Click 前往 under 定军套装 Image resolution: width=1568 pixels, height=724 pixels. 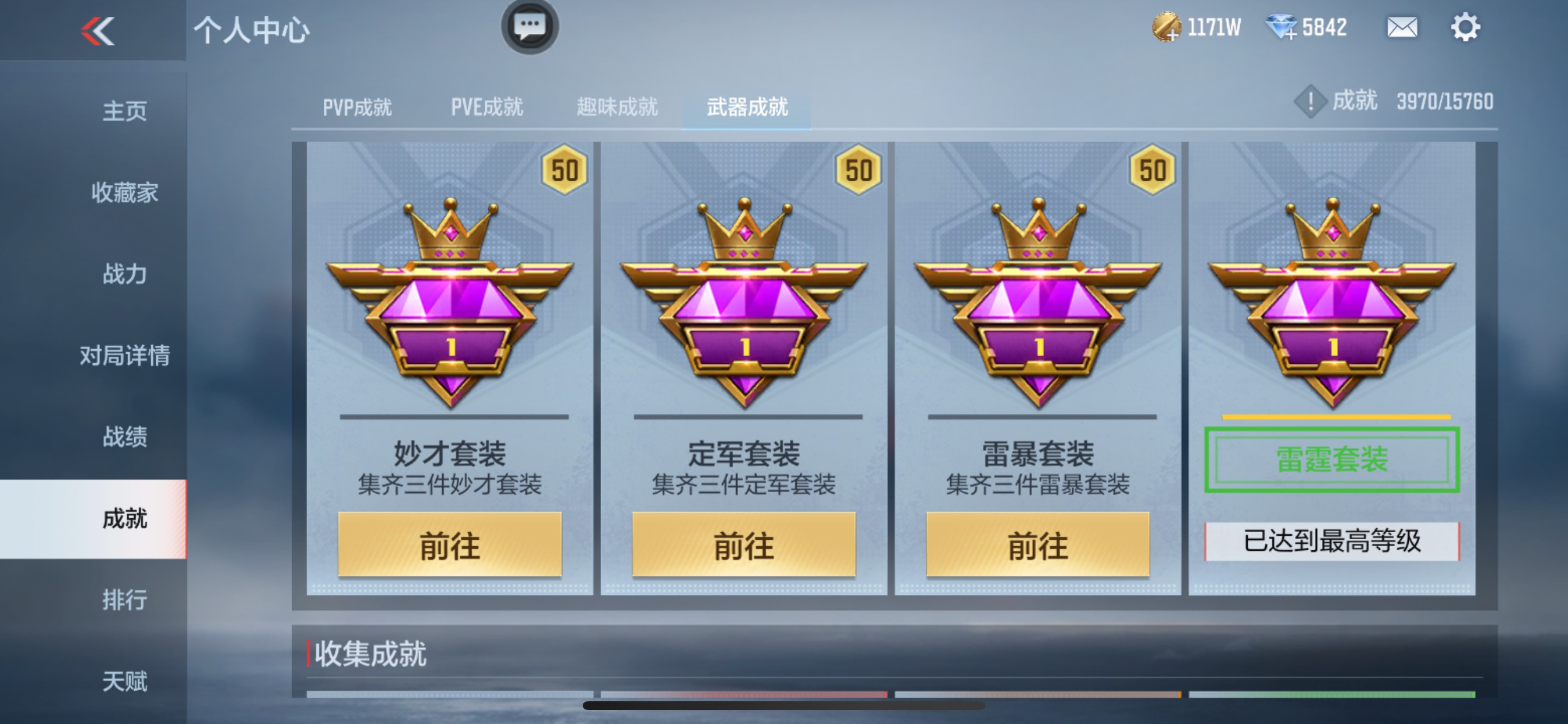click(743, 545)
